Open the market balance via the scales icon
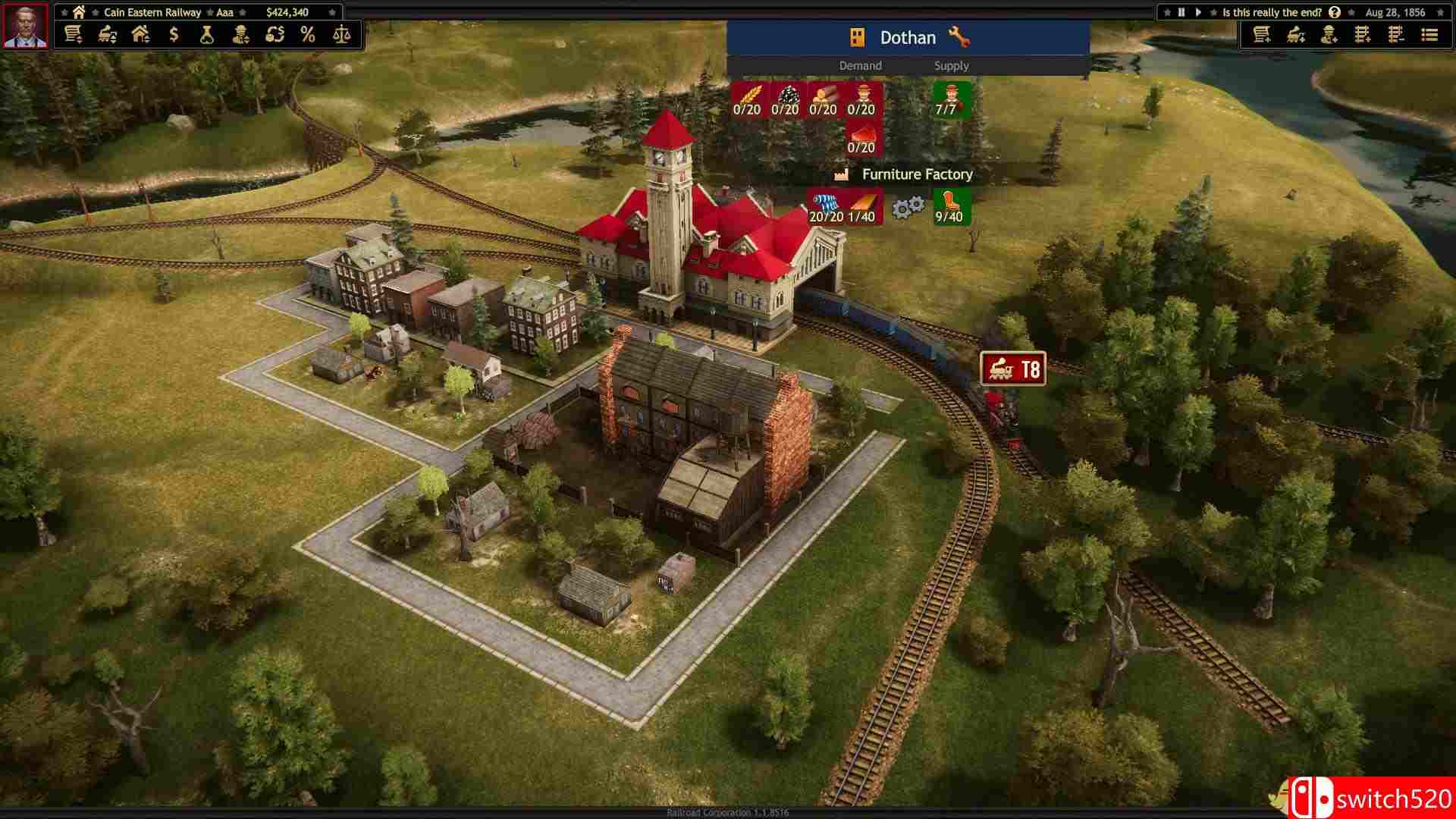1456x819 pixels. point(341,35)
